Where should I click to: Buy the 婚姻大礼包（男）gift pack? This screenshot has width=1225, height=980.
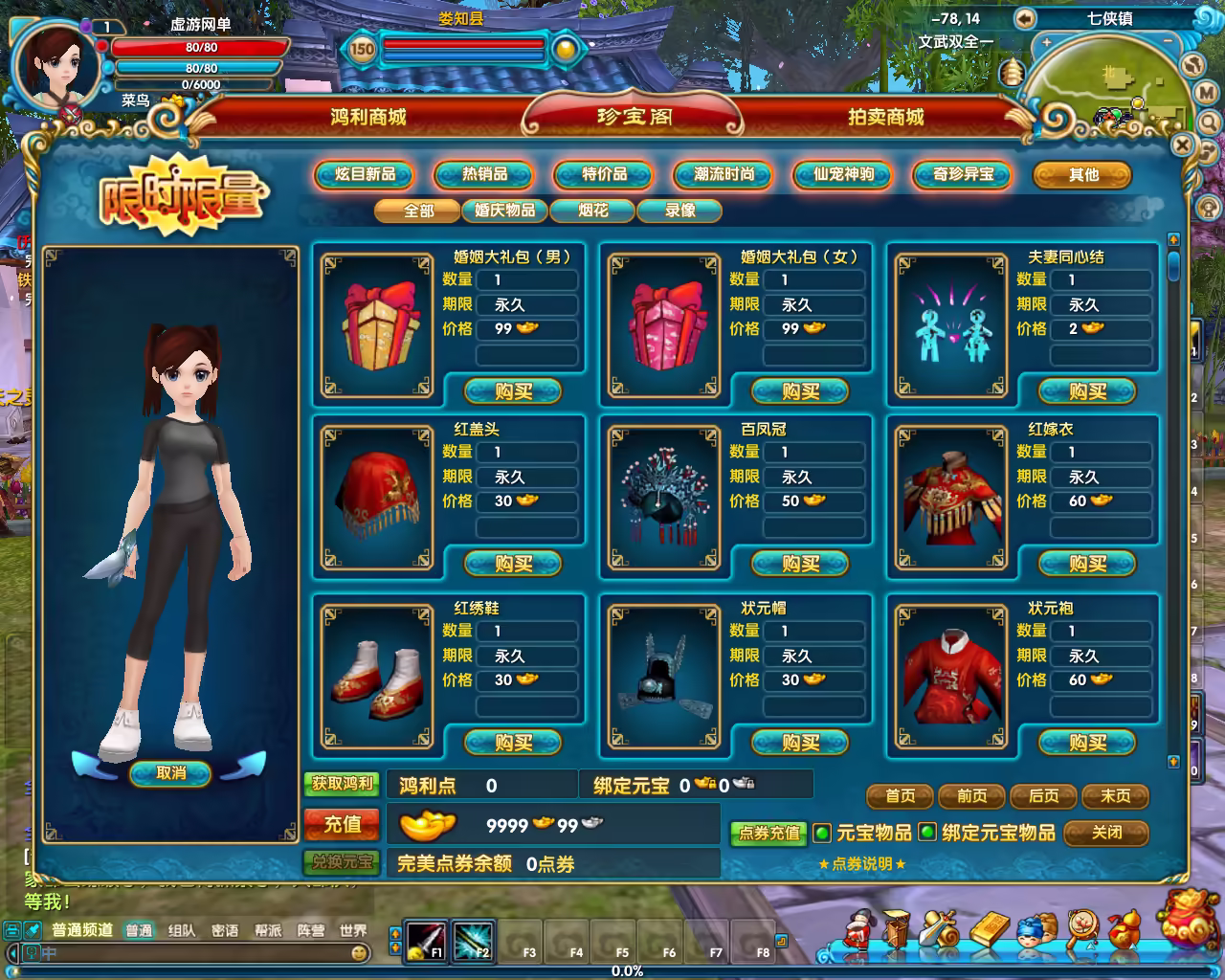click(513, 391)
